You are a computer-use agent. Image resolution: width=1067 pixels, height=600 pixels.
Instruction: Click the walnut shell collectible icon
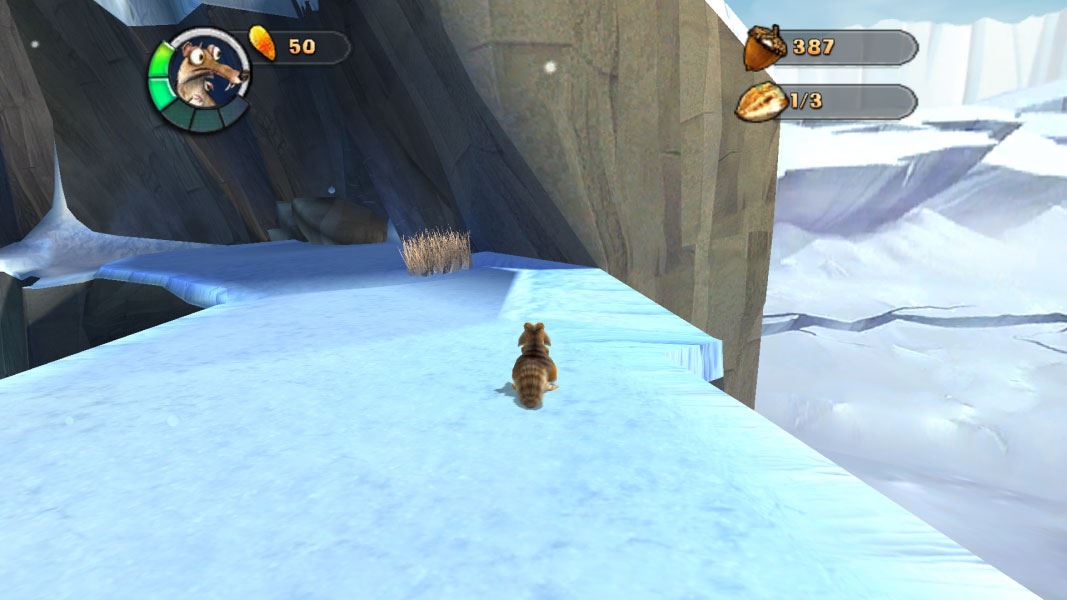click(x=761, y=102)
